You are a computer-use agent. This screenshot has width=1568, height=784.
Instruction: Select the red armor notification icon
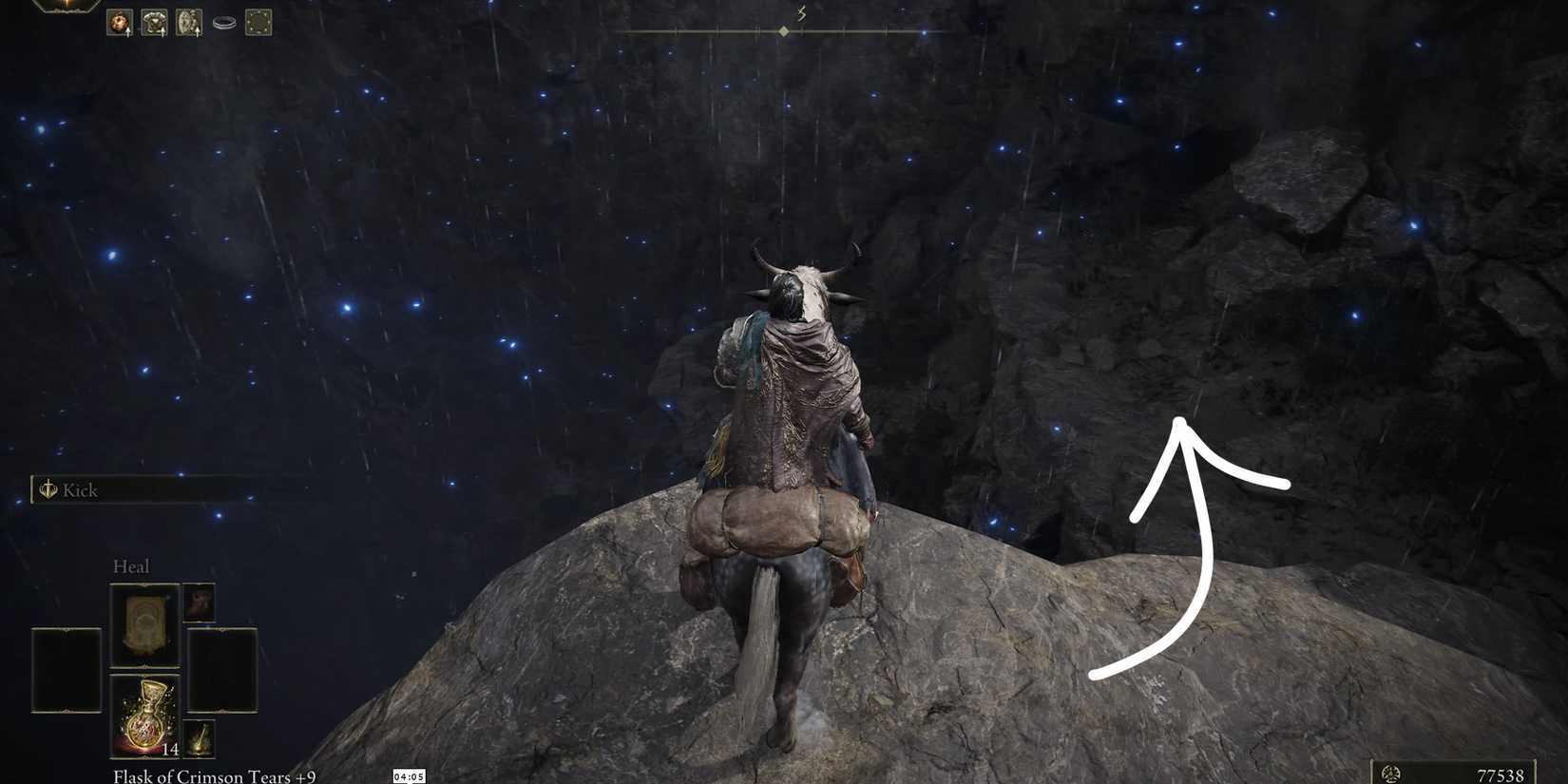[x=119, y=22]
